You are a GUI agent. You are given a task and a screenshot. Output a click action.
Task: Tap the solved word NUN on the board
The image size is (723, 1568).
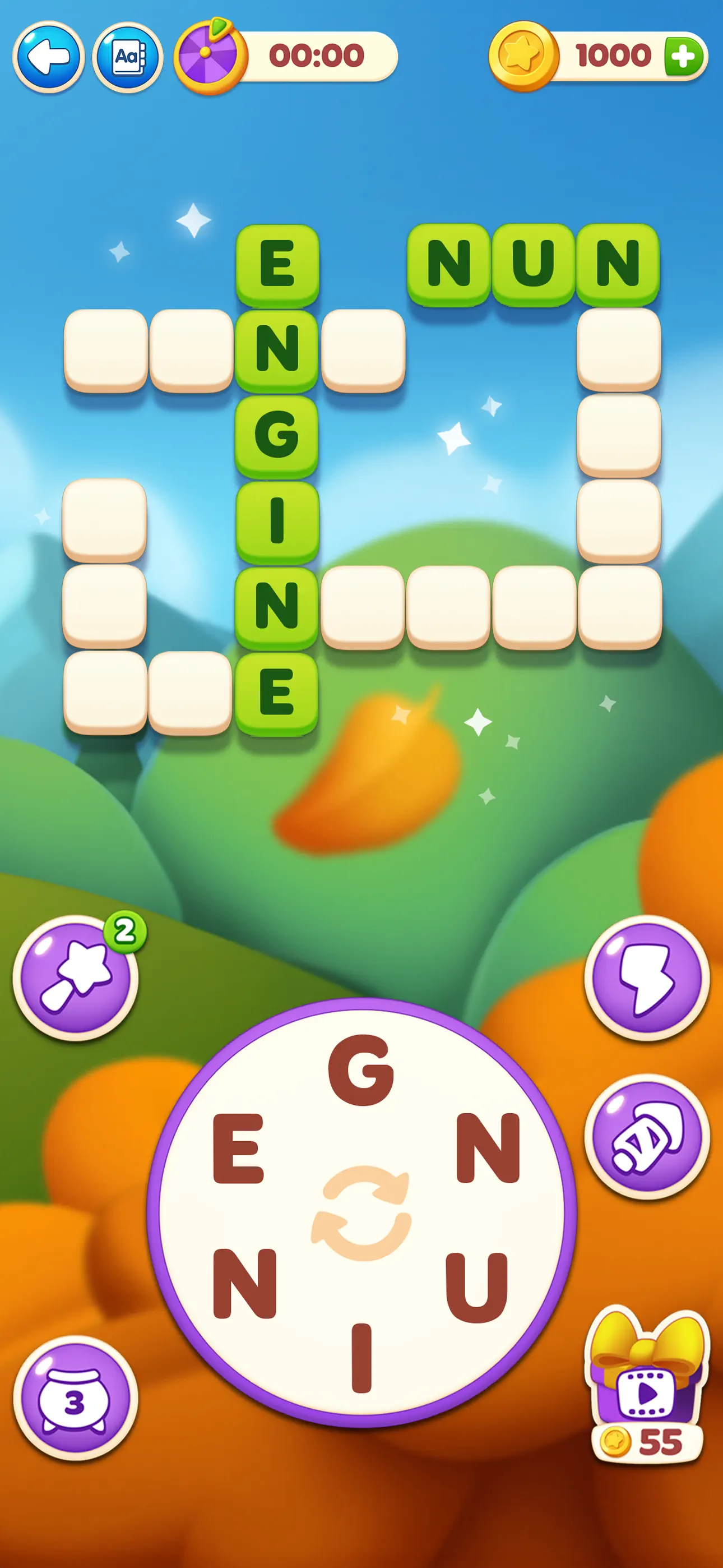click(x=532, y=263)
